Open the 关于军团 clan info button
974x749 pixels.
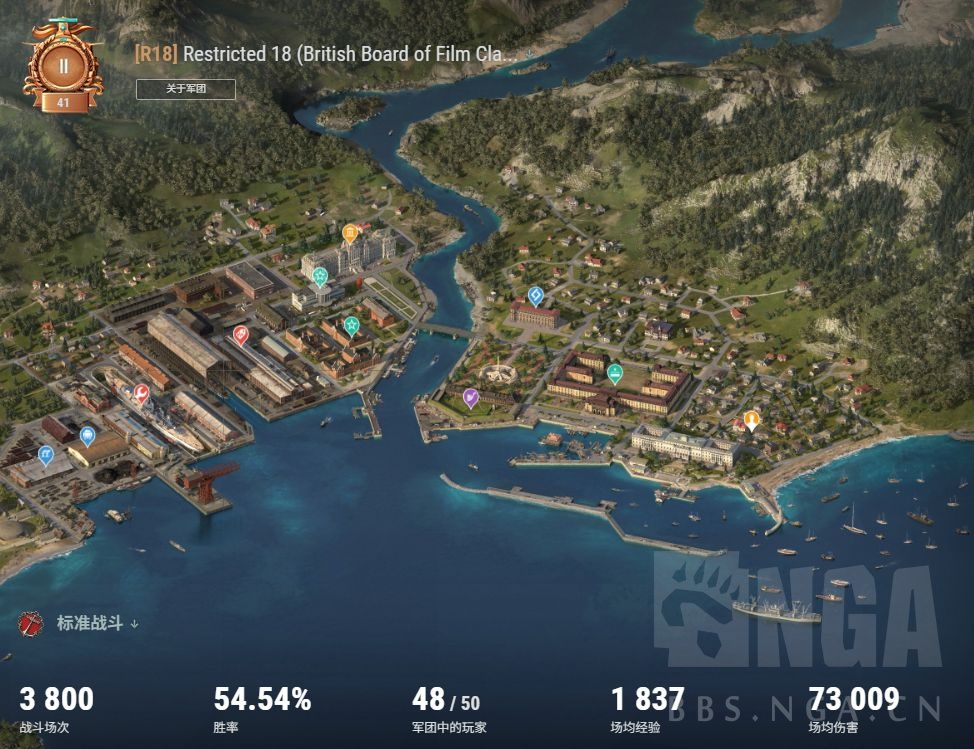[x=186, y=89]
